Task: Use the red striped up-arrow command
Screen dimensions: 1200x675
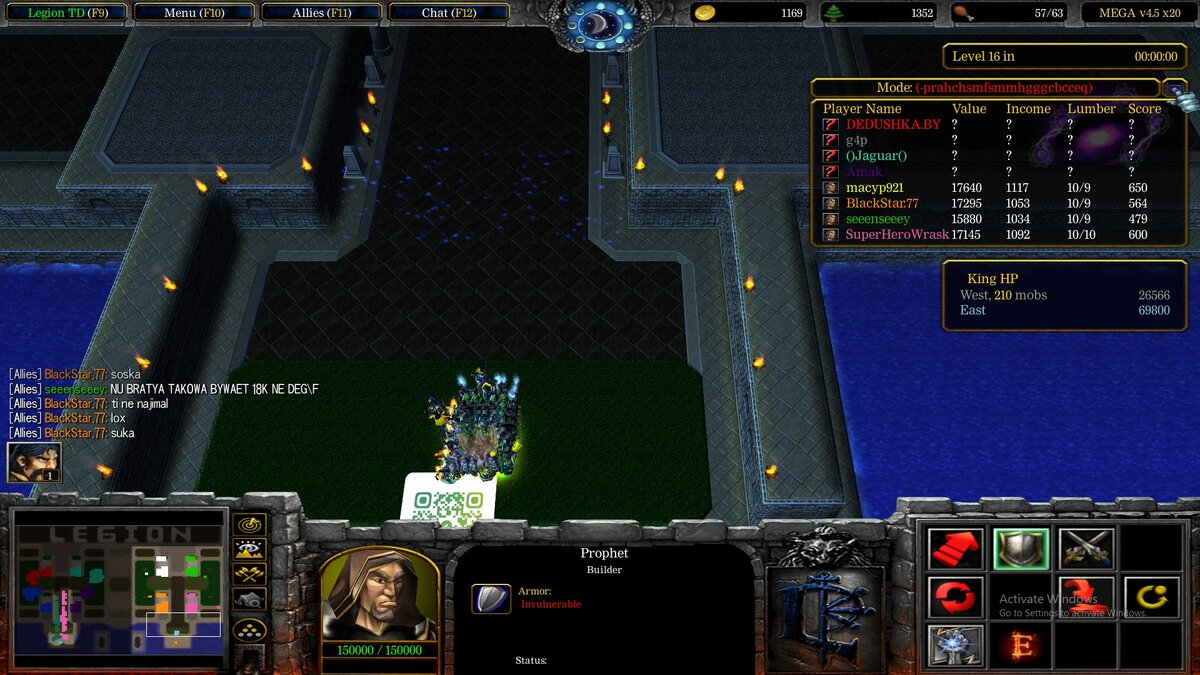Action: [x=955, y=548]
